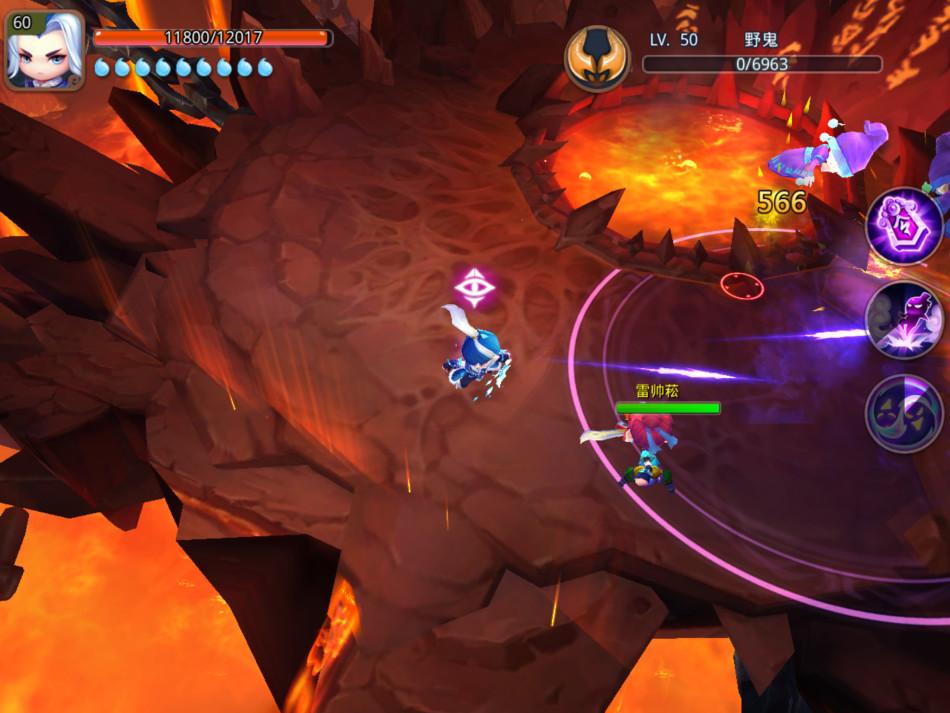Viewport: 950px width, 713px height.
Task: Select the 野鬼 boss emblem icon
Action: (597, 59)
